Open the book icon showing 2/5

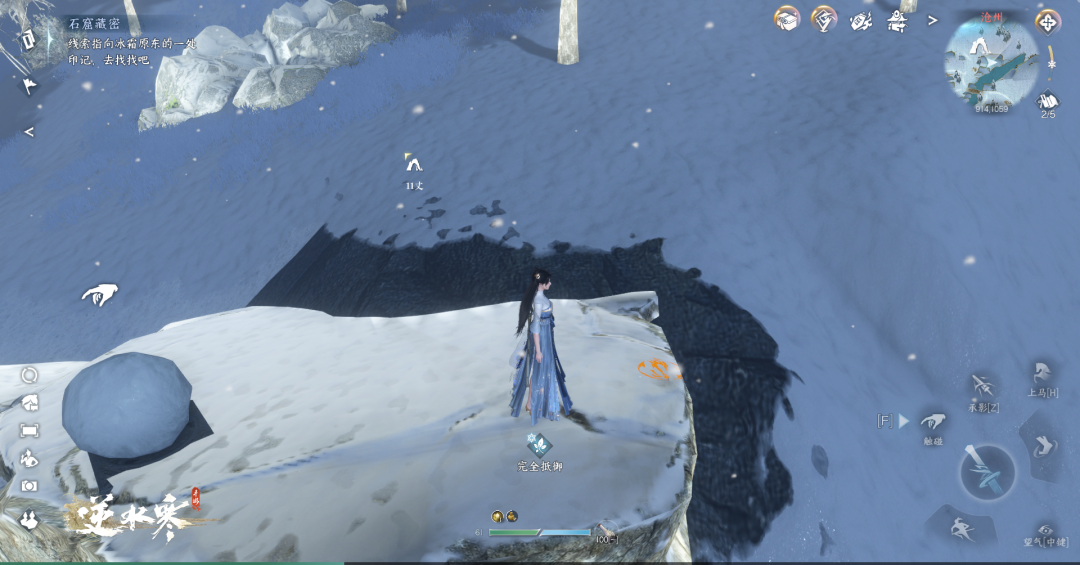[1048, 101]
